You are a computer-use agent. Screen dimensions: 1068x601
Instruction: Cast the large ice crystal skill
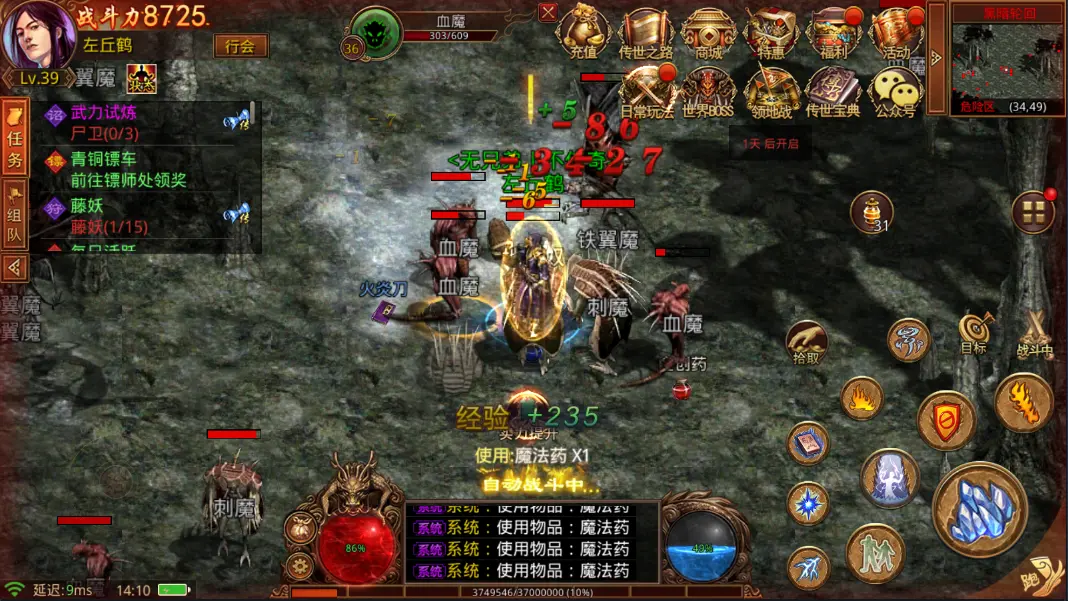point(979,510)
